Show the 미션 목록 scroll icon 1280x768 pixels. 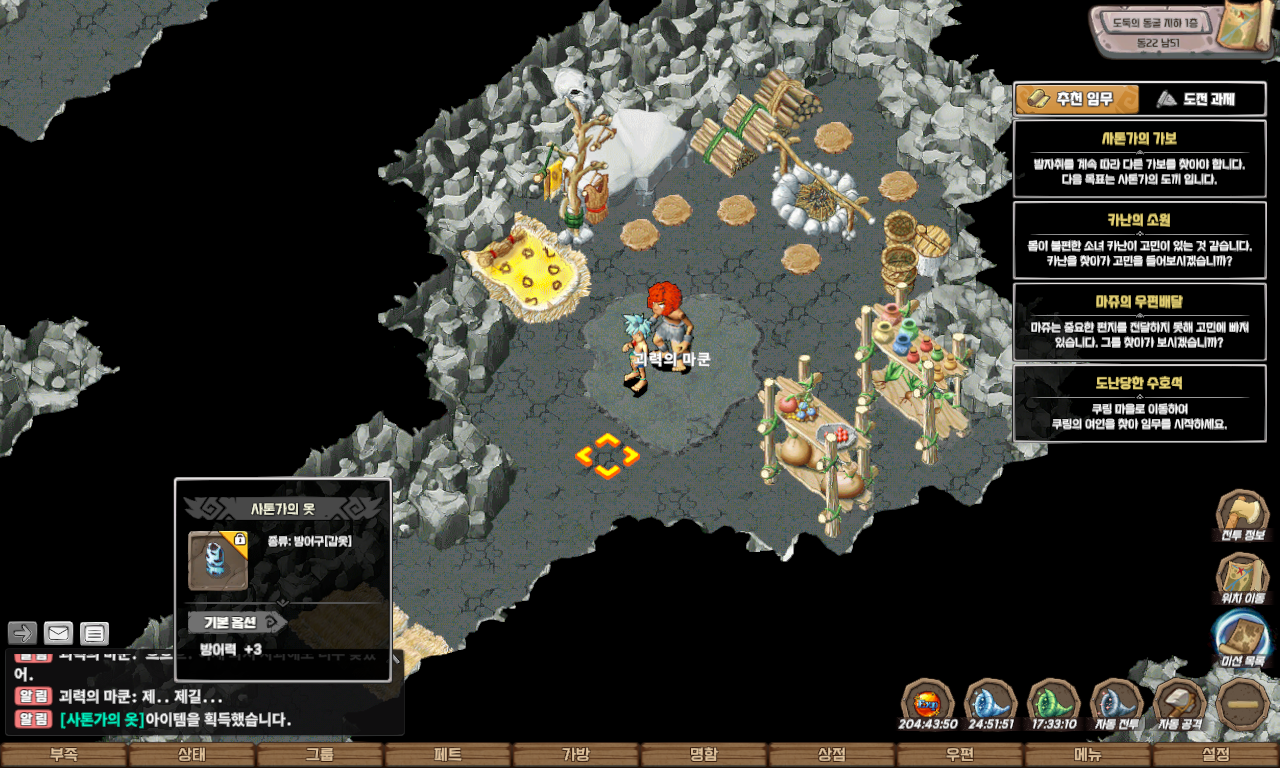point(1242,638)
